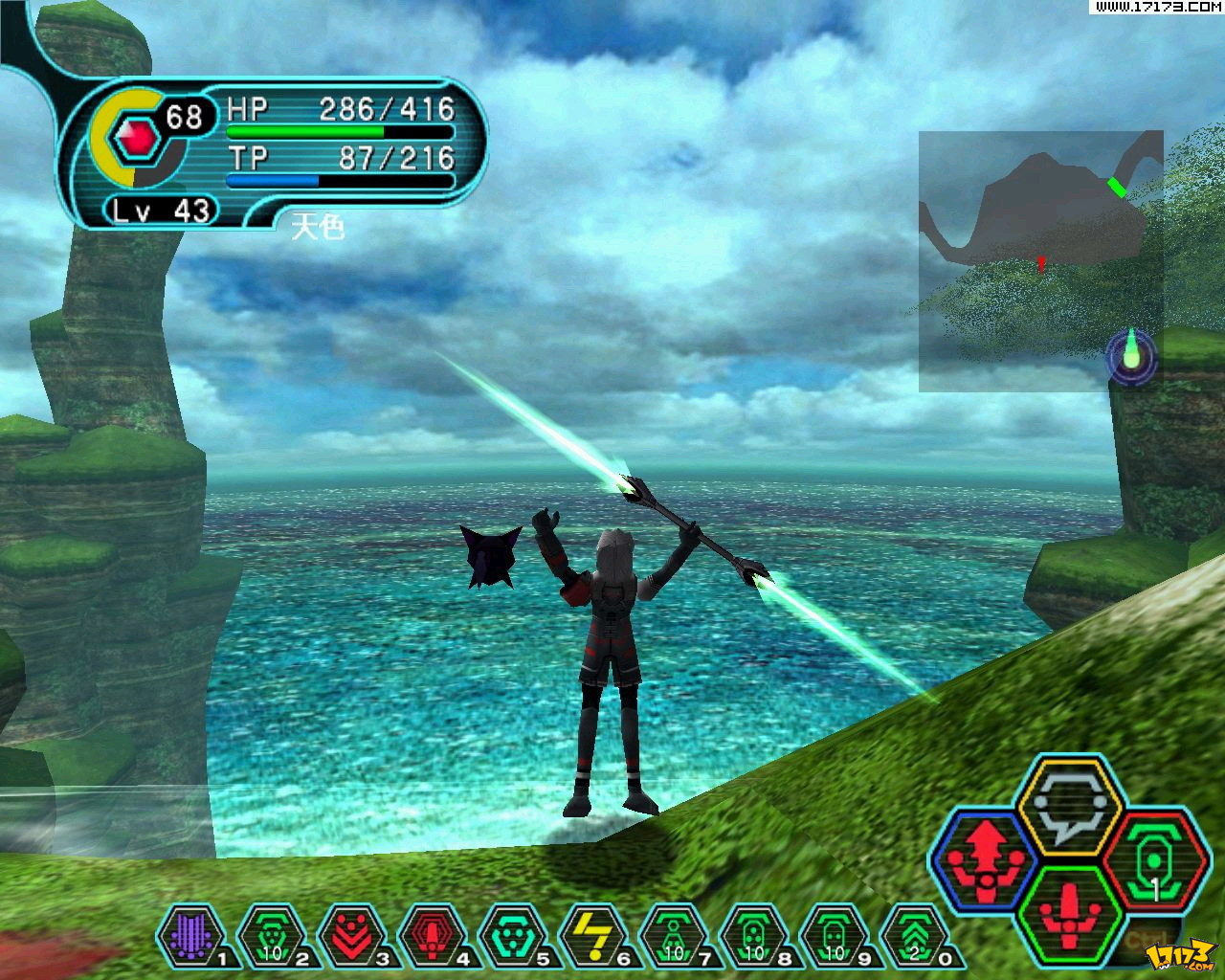Use the red-bordered item hexagon

pos(1152,859)
